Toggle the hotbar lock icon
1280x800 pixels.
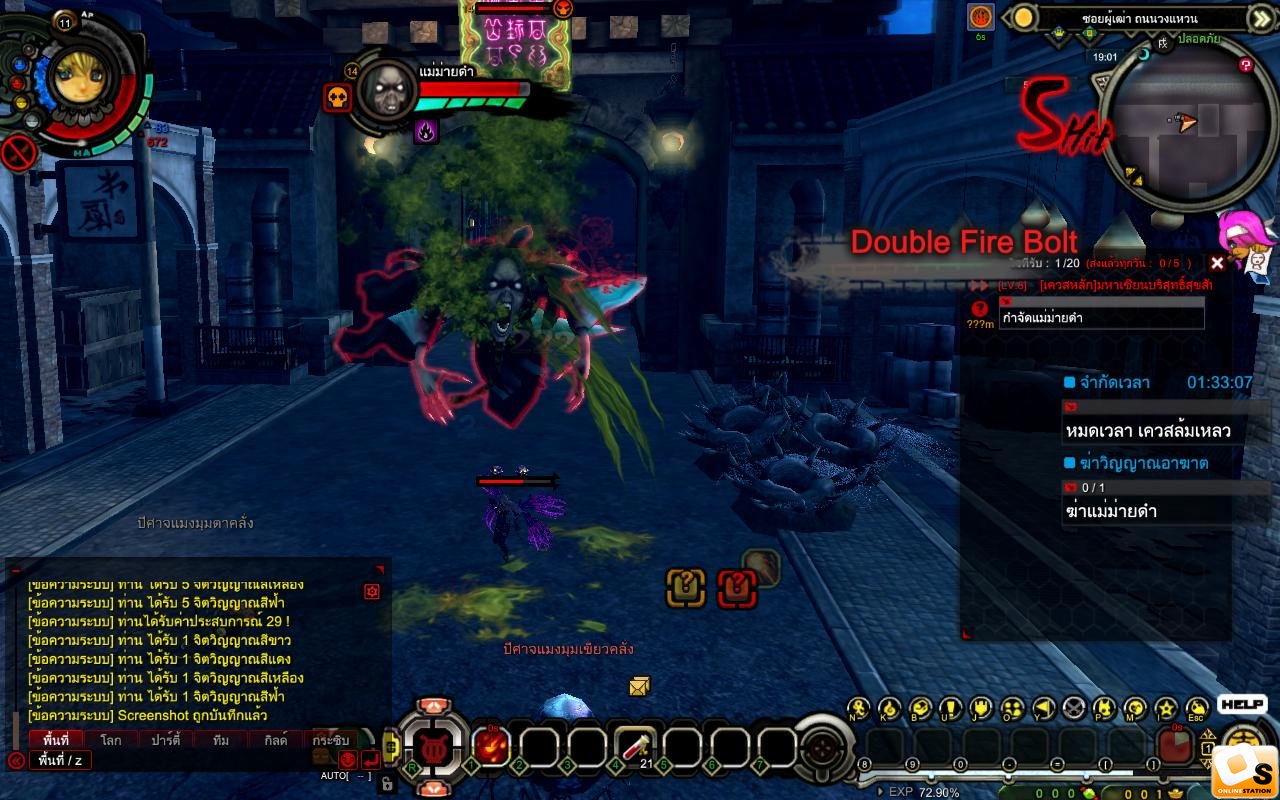point(388,783)
